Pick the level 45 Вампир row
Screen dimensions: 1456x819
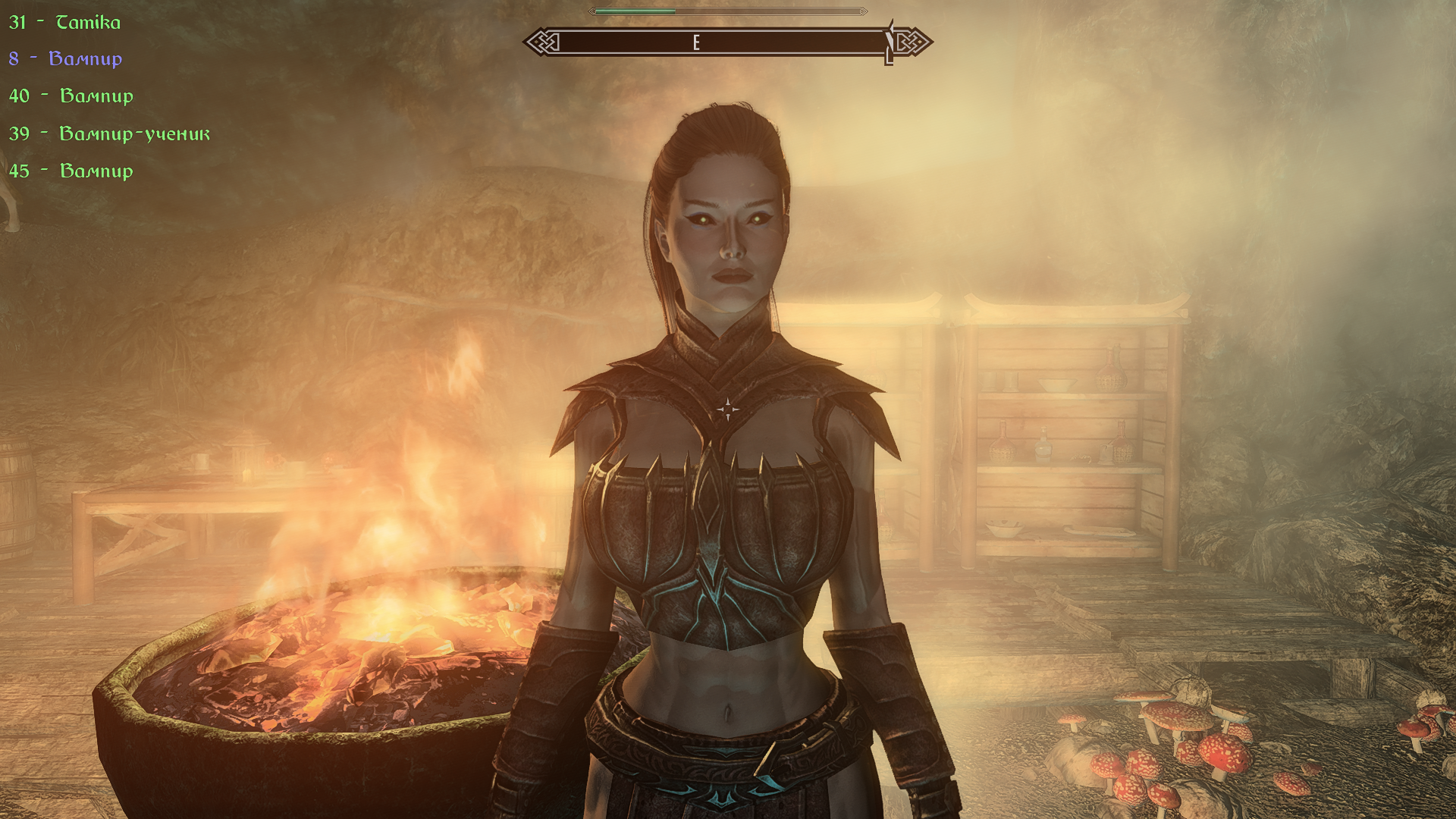pyautogui.click(x=71, y=171)
